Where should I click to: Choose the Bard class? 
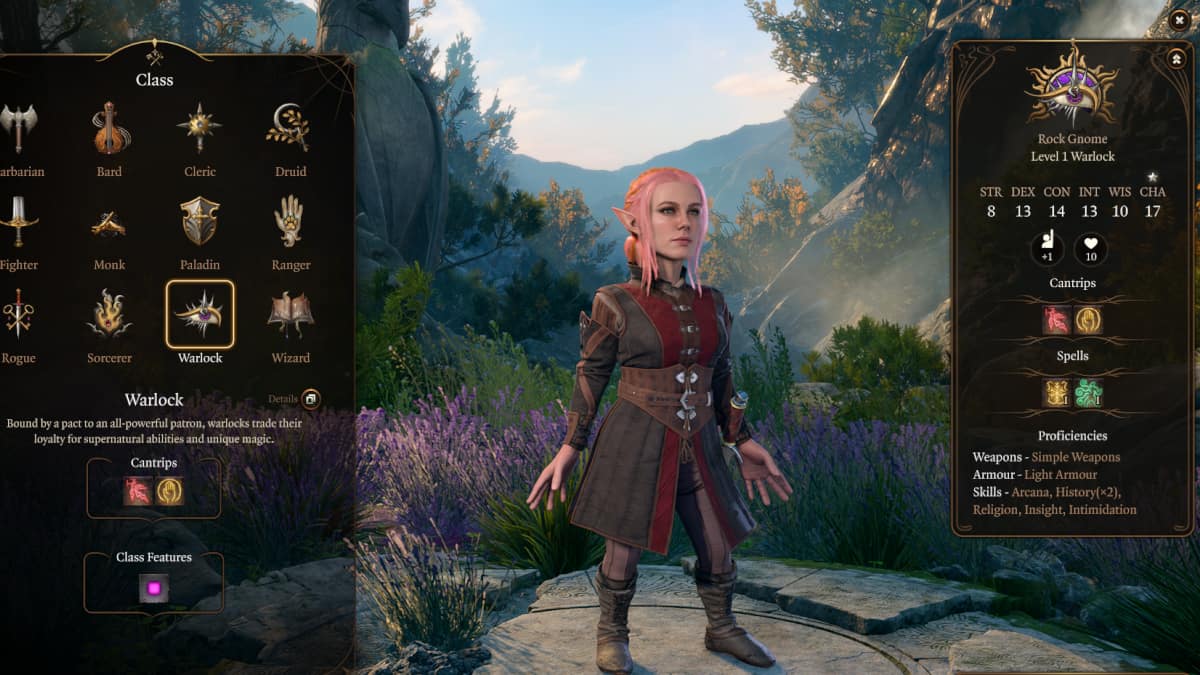(x=110, y=128)
